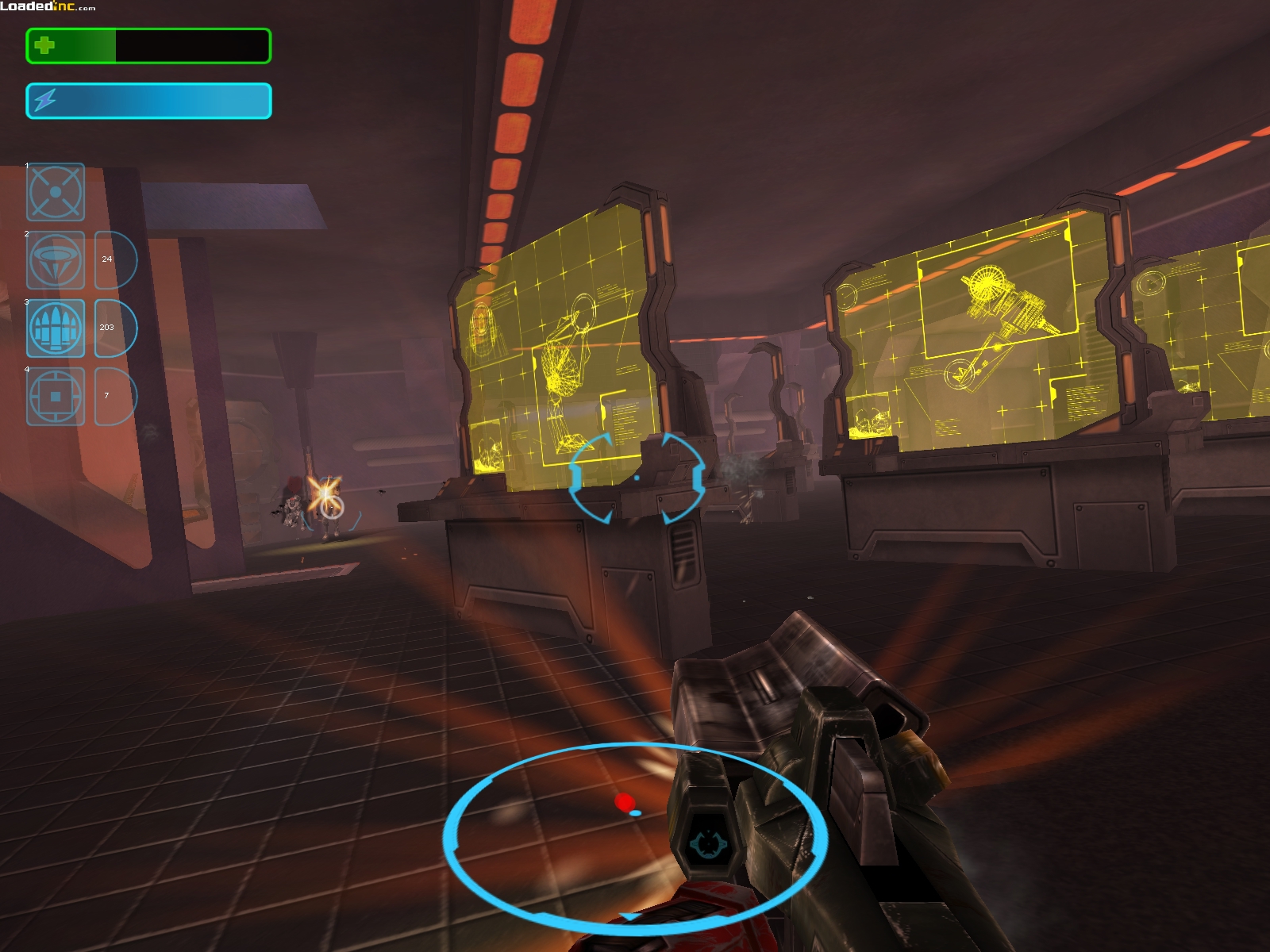
Task: Click the lightning bolt shield icon
Action: click(x=45, y=98)
